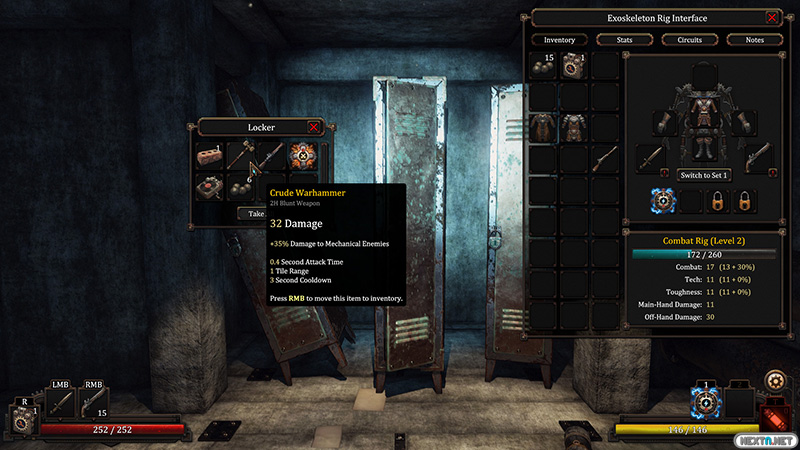Choose the orange circuit module in the locker
800x450 pixels.
point(303,155)
